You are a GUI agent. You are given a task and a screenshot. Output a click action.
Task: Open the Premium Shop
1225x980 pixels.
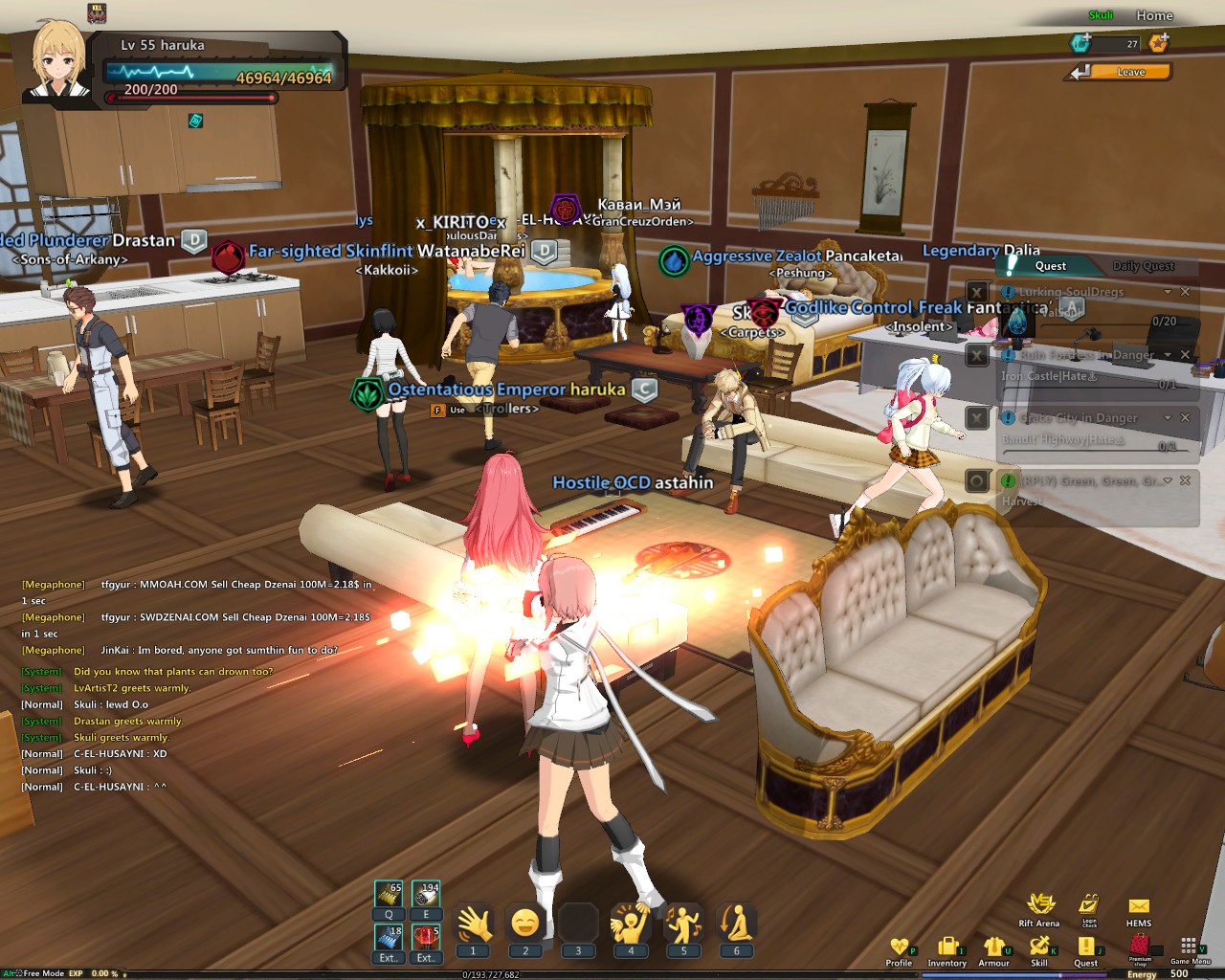click(x=1139, y=947)
